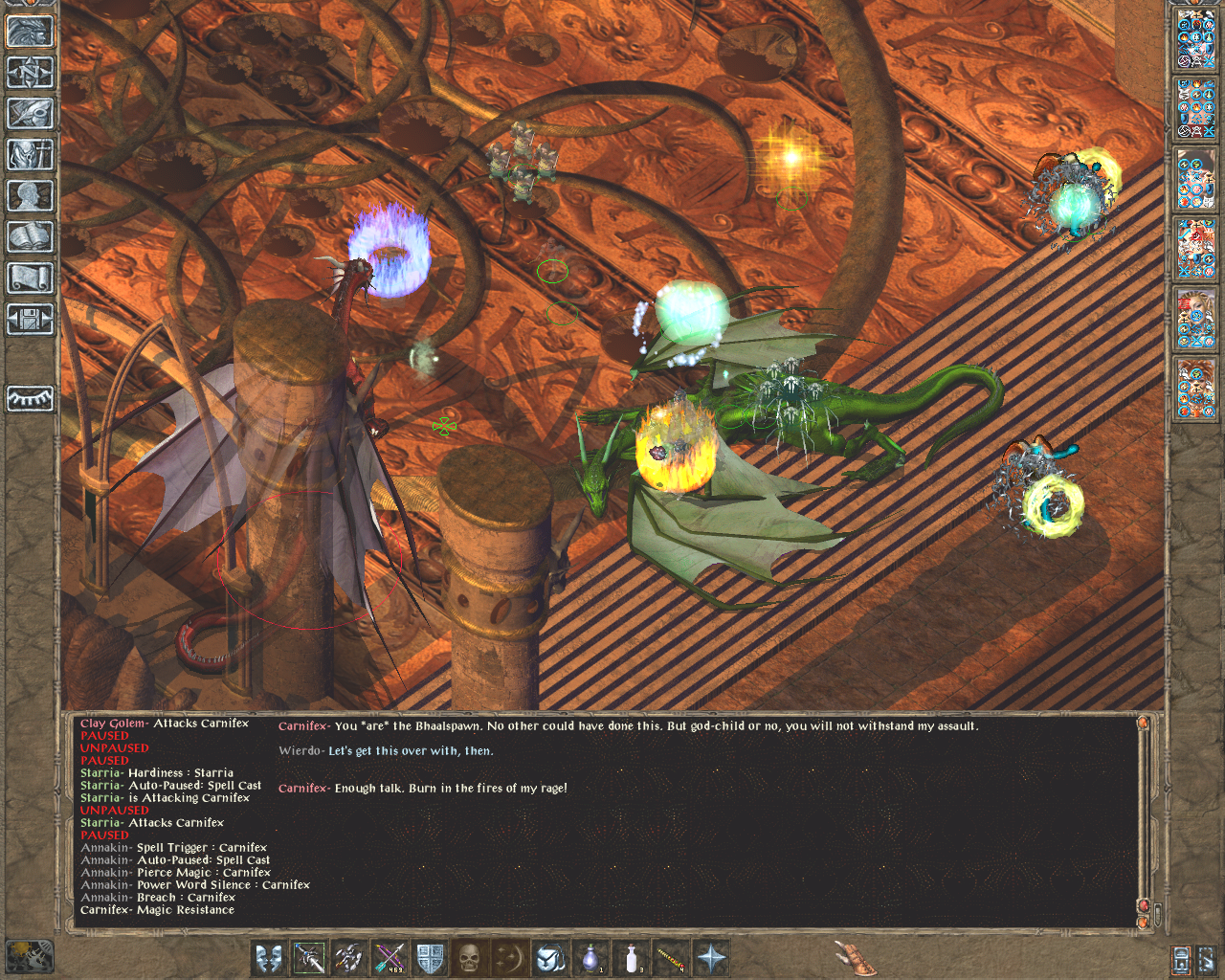
Task: Open the character record screen
Action: click(30, 196)
